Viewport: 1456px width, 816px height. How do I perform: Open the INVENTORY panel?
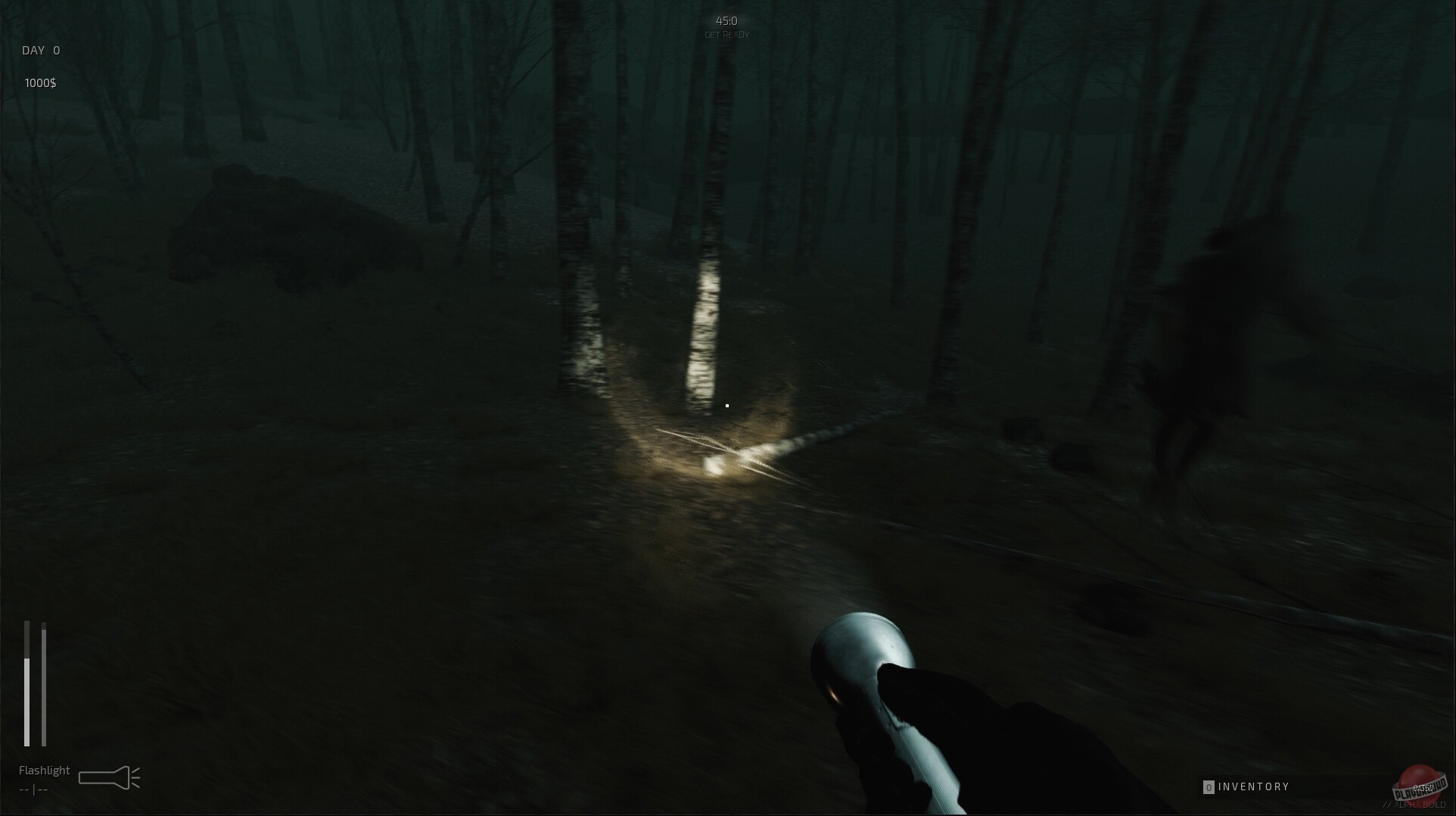click(1252, 786)
